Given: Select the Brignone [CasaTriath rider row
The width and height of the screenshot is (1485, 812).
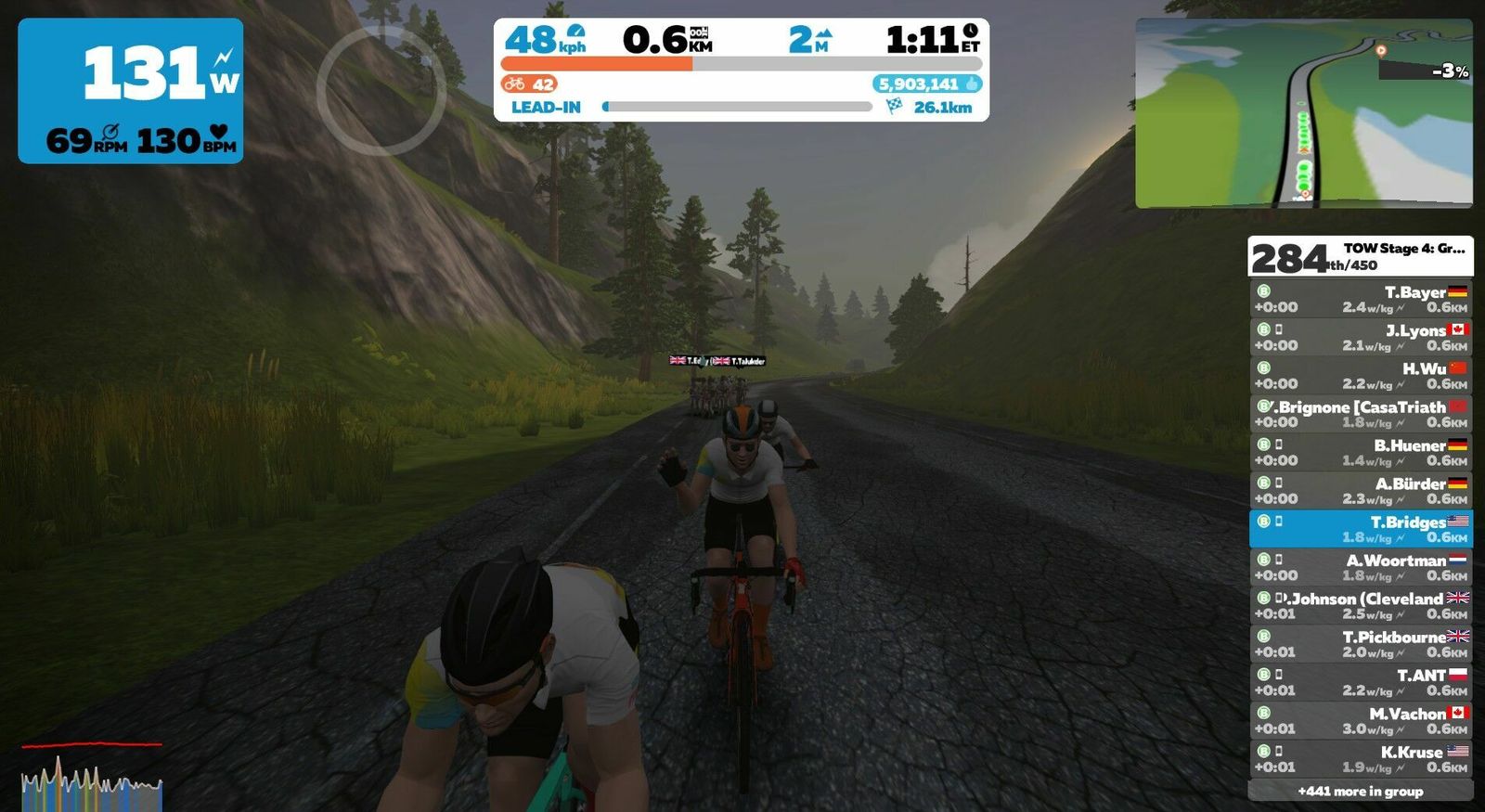Looking at the screenshot, I should [x=1360, y=414].
